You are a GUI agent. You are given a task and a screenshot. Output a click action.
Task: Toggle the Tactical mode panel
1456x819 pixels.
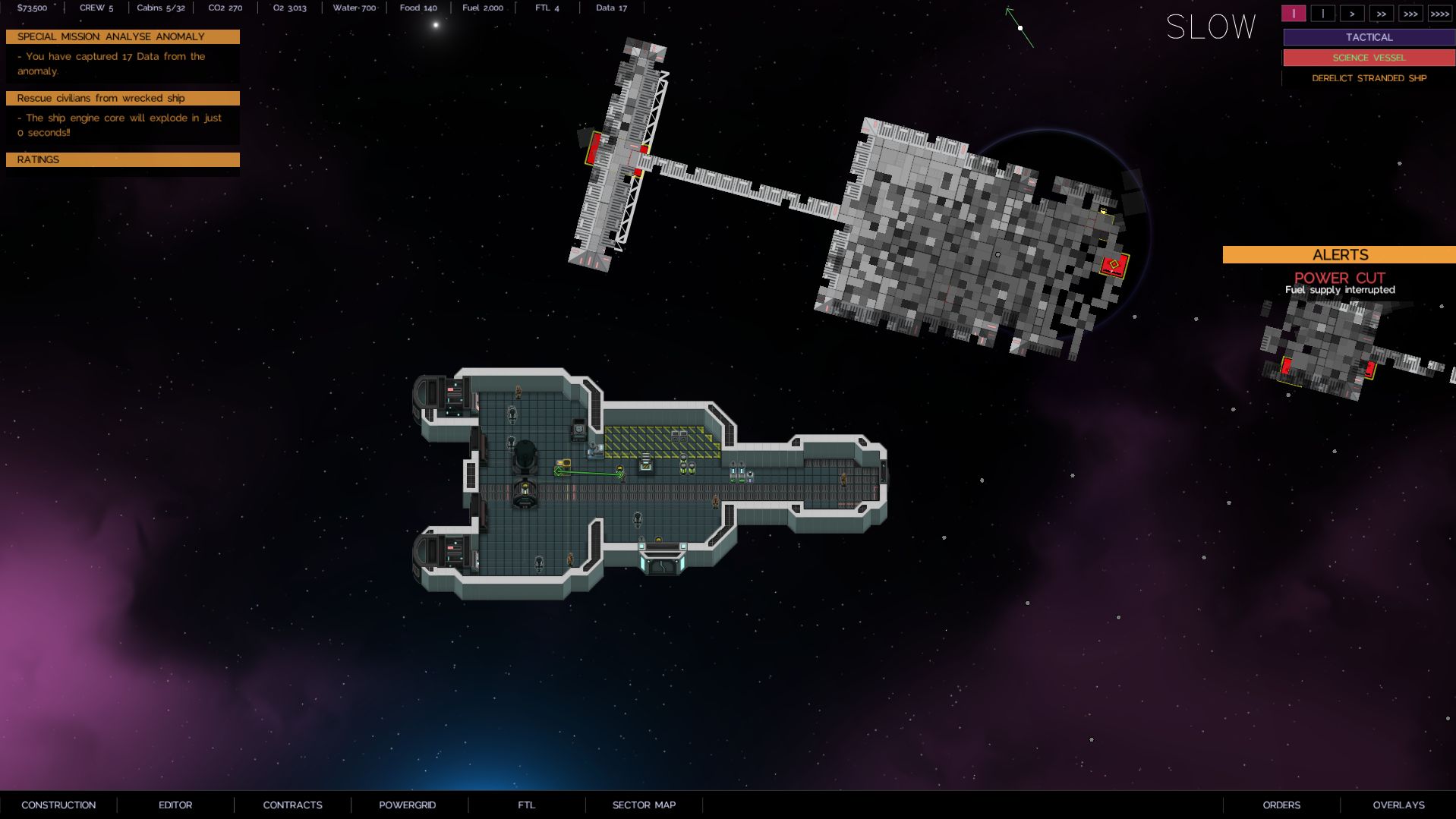point(1369,37)
